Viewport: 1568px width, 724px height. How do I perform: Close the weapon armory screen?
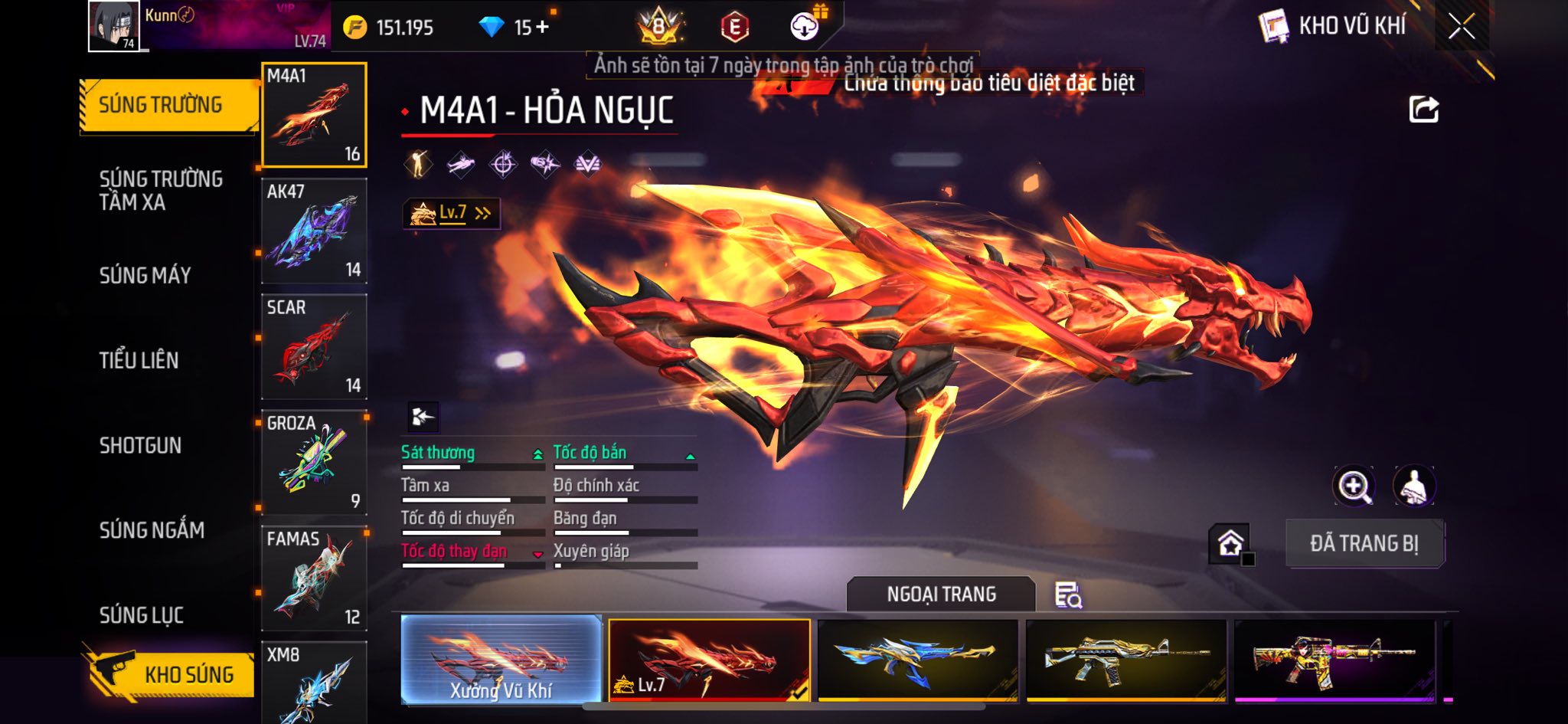(1462, 27)
